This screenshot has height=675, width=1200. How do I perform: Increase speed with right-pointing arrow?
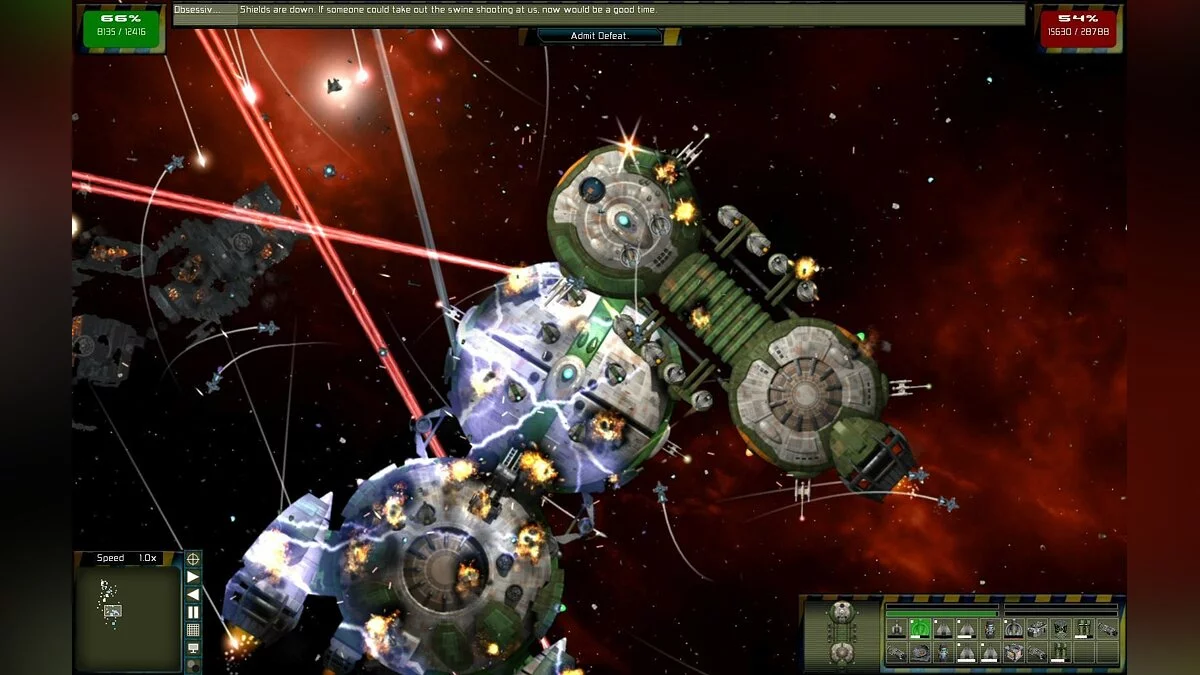pyautogui.click(x=193, y=577)
